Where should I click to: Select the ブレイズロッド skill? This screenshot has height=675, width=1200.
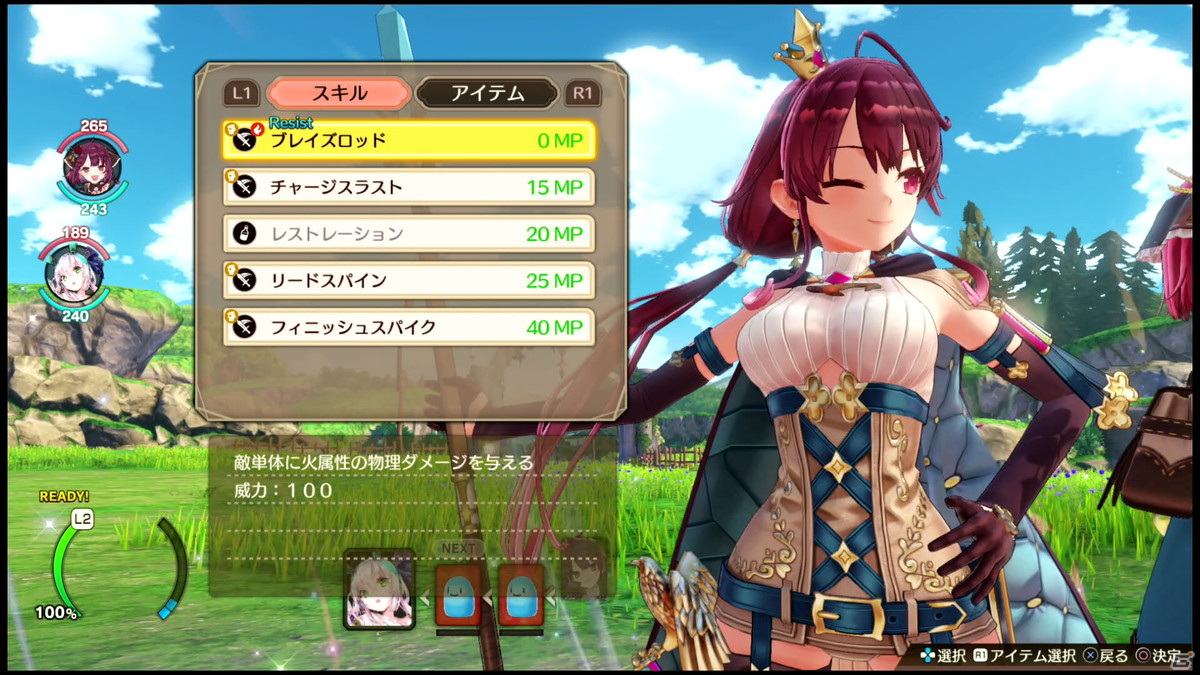(409, 141)
